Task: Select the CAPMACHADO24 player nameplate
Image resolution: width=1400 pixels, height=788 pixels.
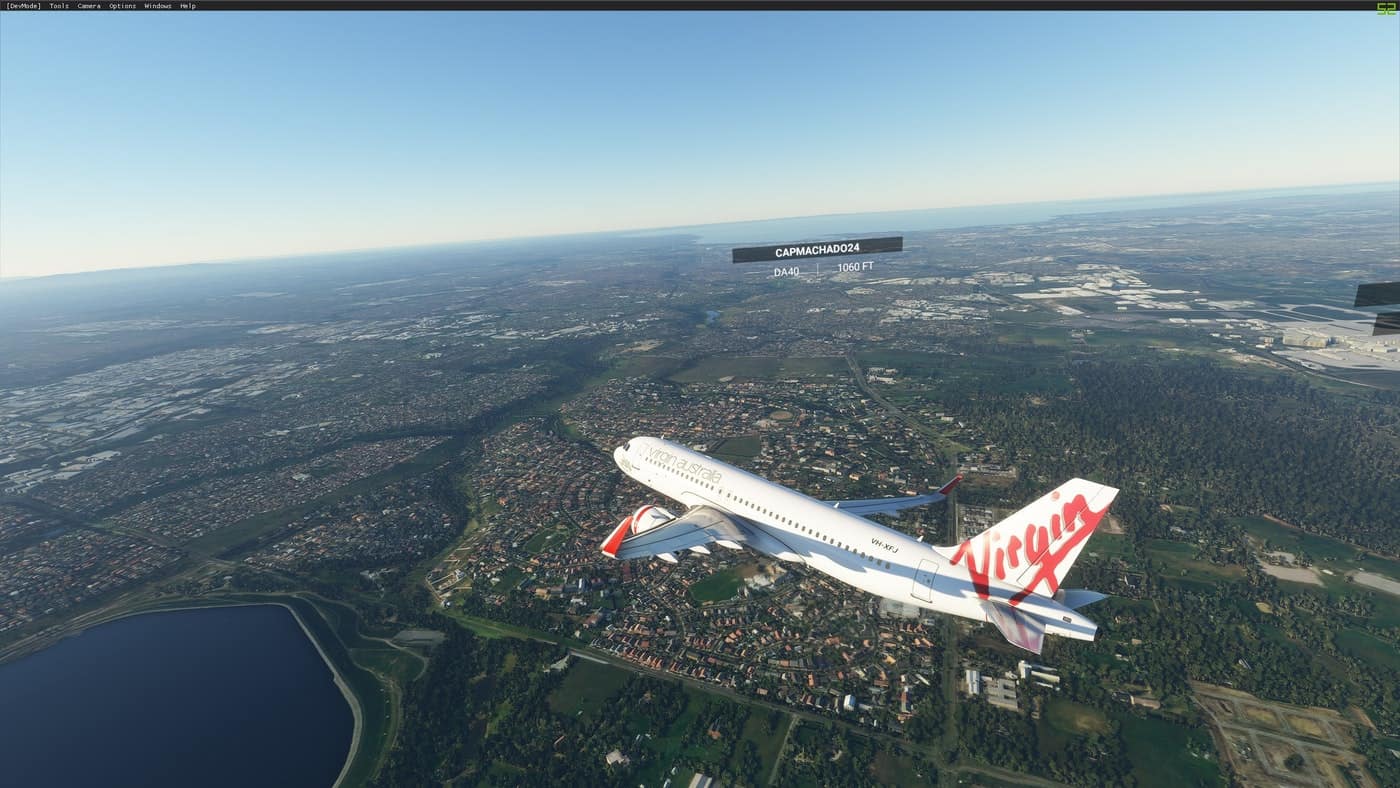Action: tap(817, 250)
